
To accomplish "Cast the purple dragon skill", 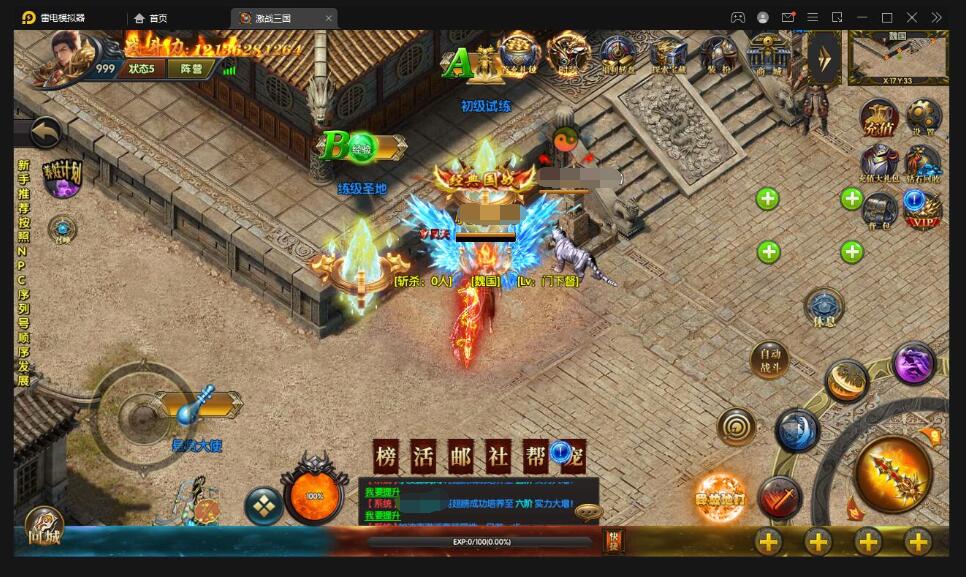I will [913, 364].
